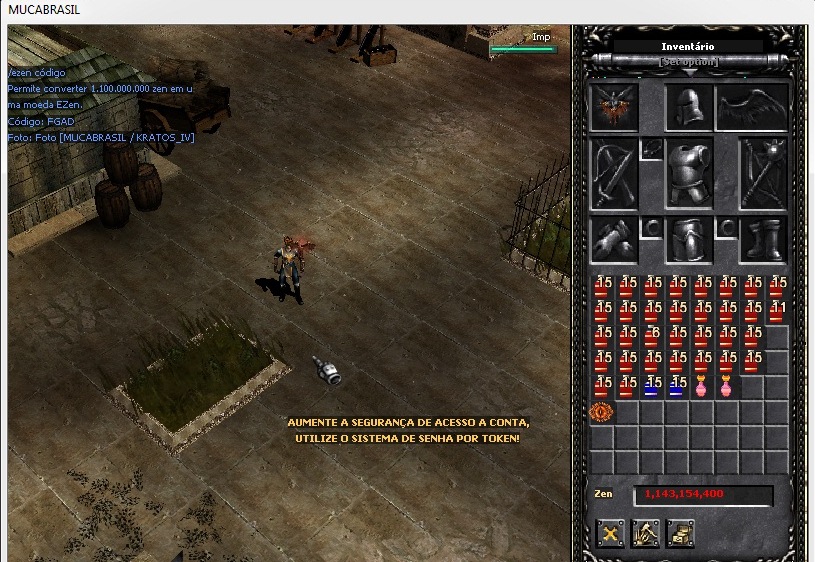The image size is (815, 562).
Task: Pick the orange eye item in inventory
Action: (601, 411)
